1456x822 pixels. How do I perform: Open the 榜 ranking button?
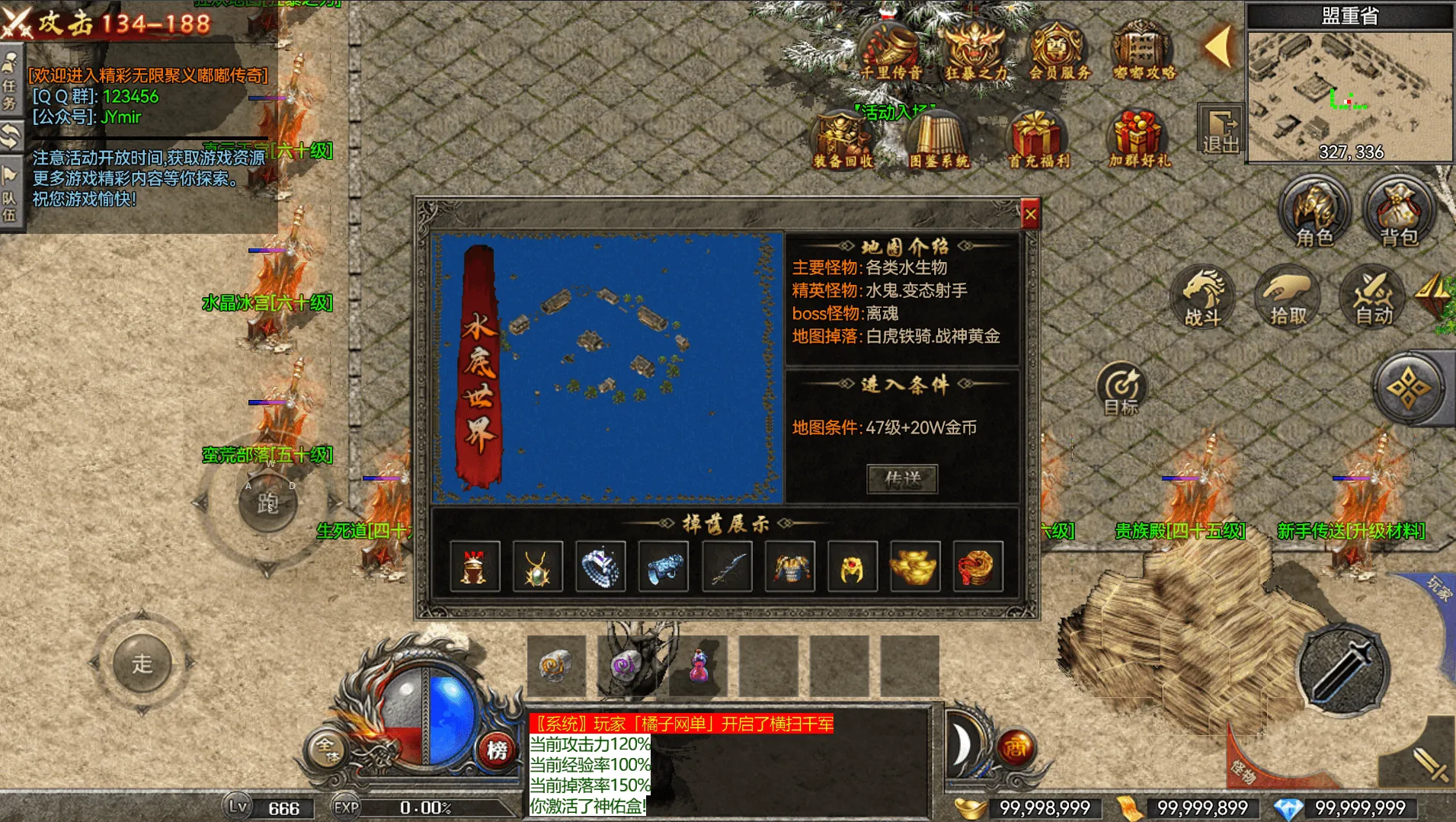click(x=497, y=750)
